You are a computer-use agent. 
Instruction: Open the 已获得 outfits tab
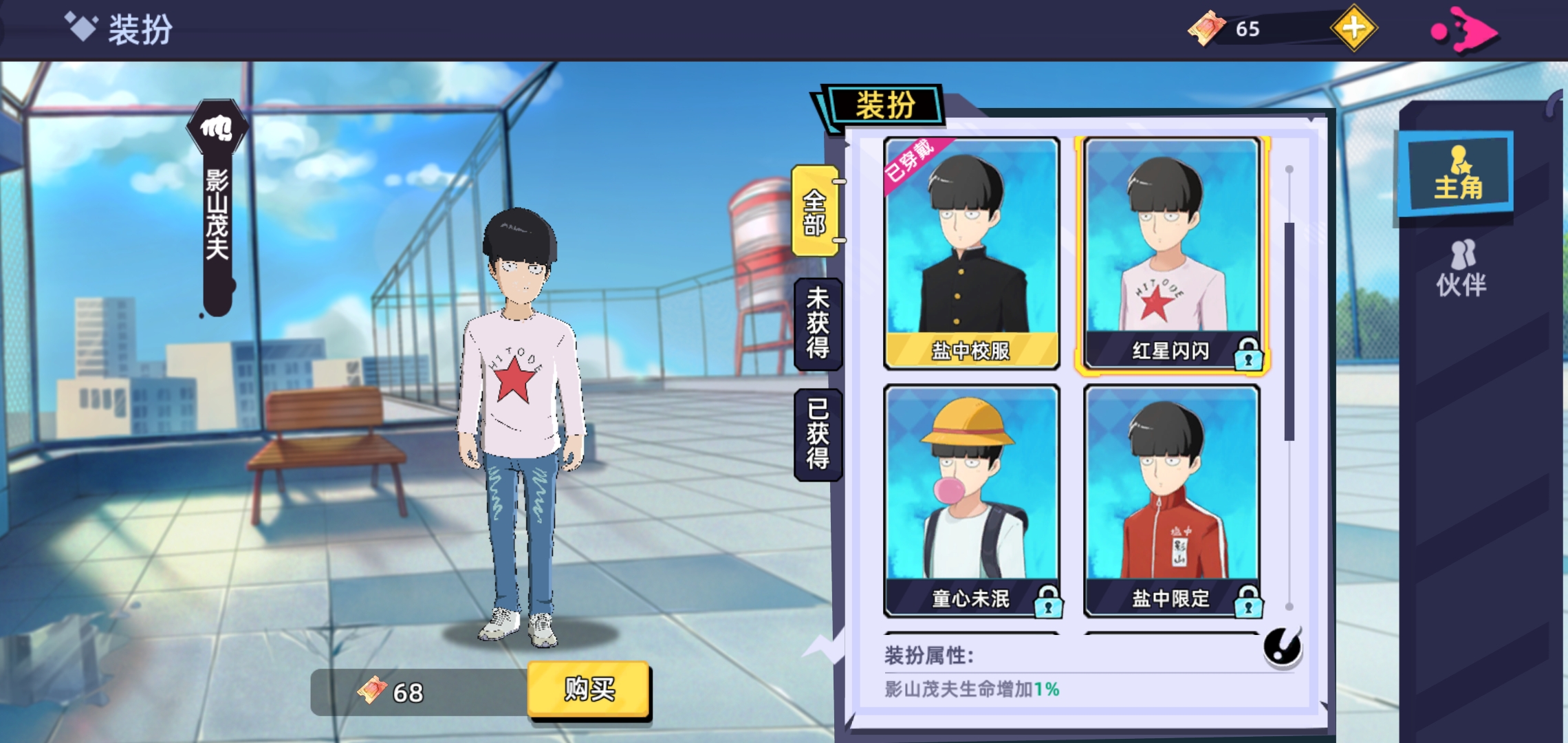tap(818, 434)
